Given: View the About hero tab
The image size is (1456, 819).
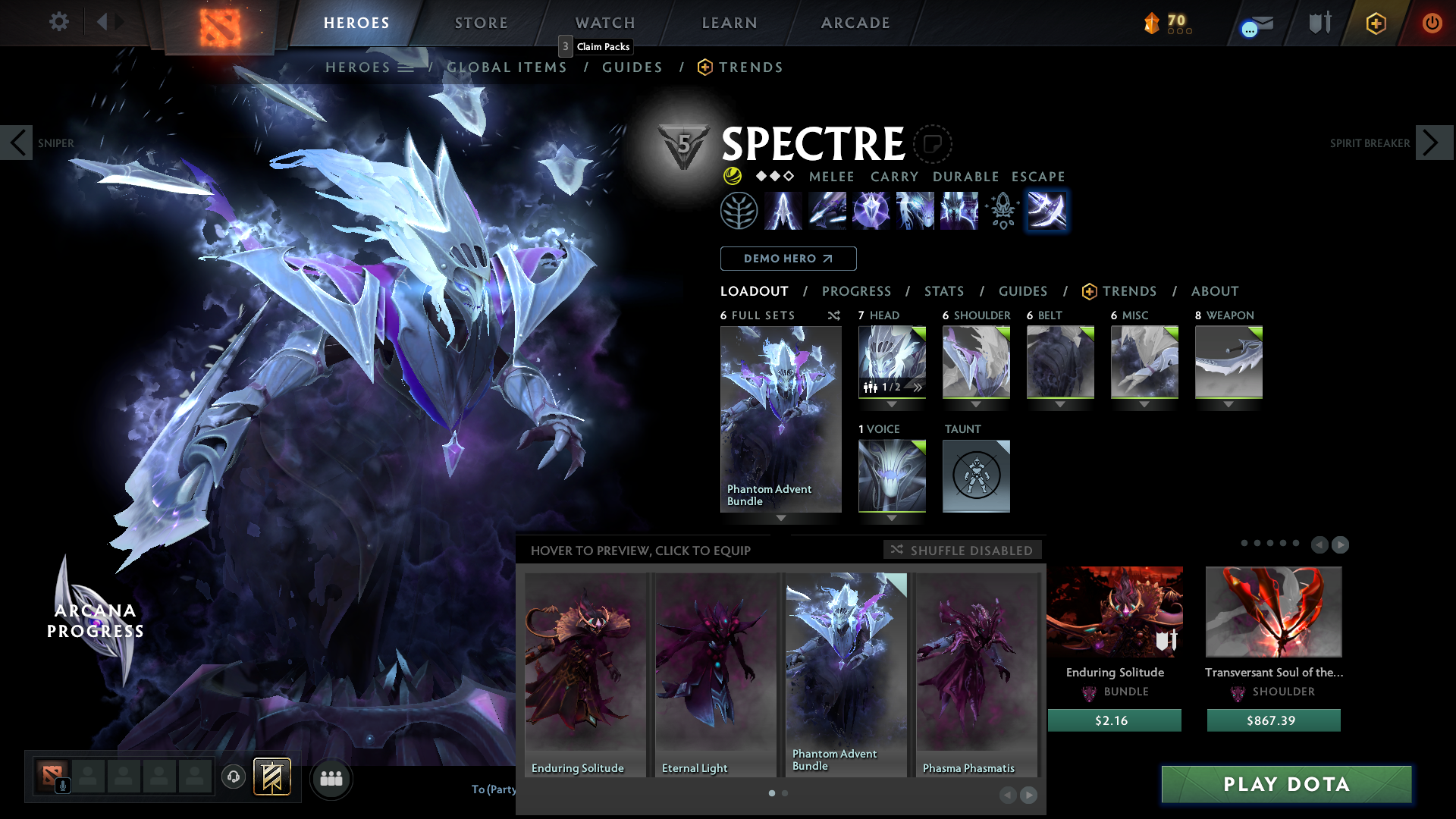Looking at the screenshot, I should click(x=1214, y=291).
